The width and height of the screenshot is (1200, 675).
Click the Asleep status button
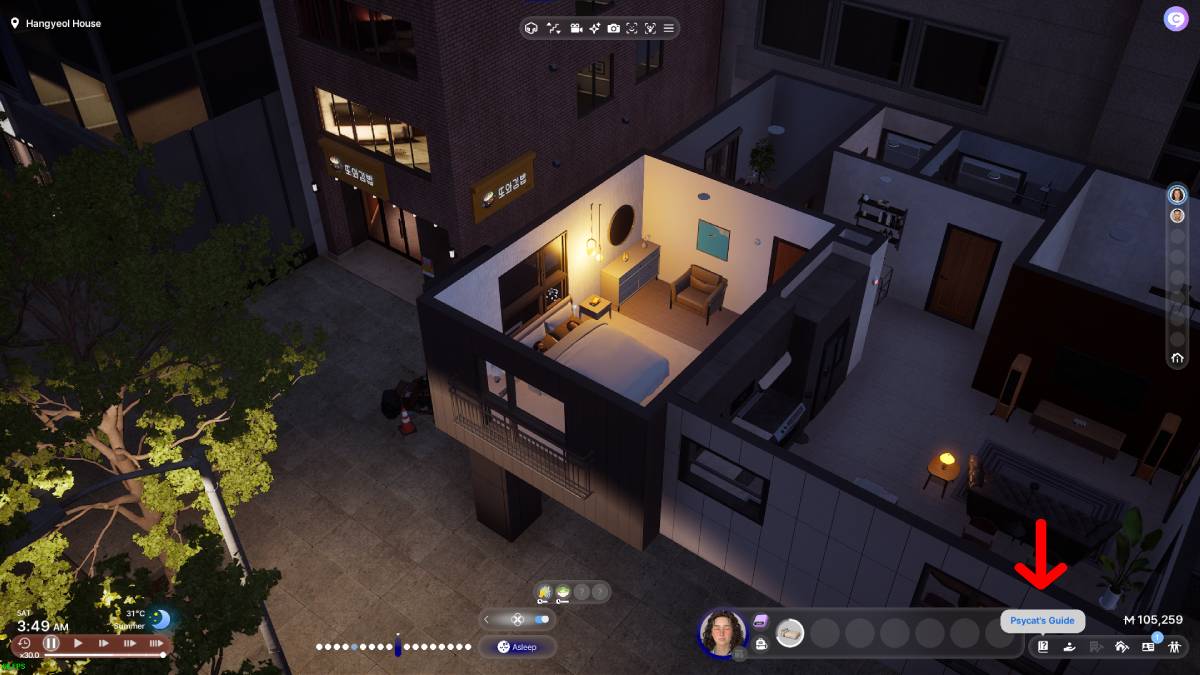pos(517,647)
